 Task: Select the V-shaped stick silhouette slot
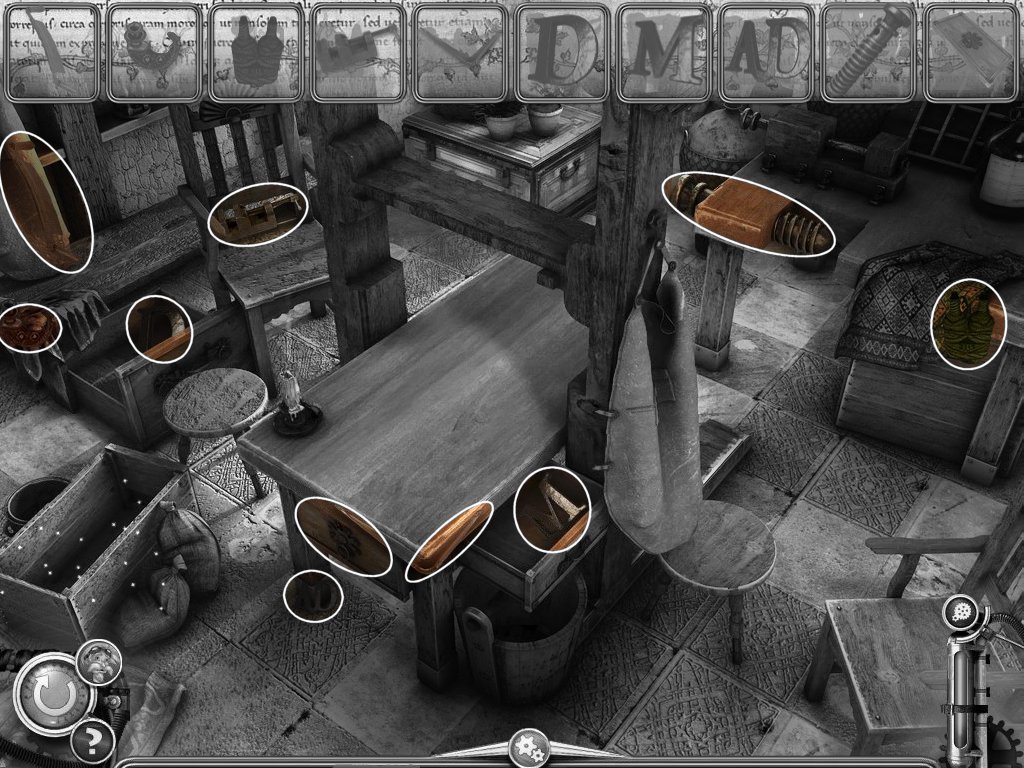(459, 53)
